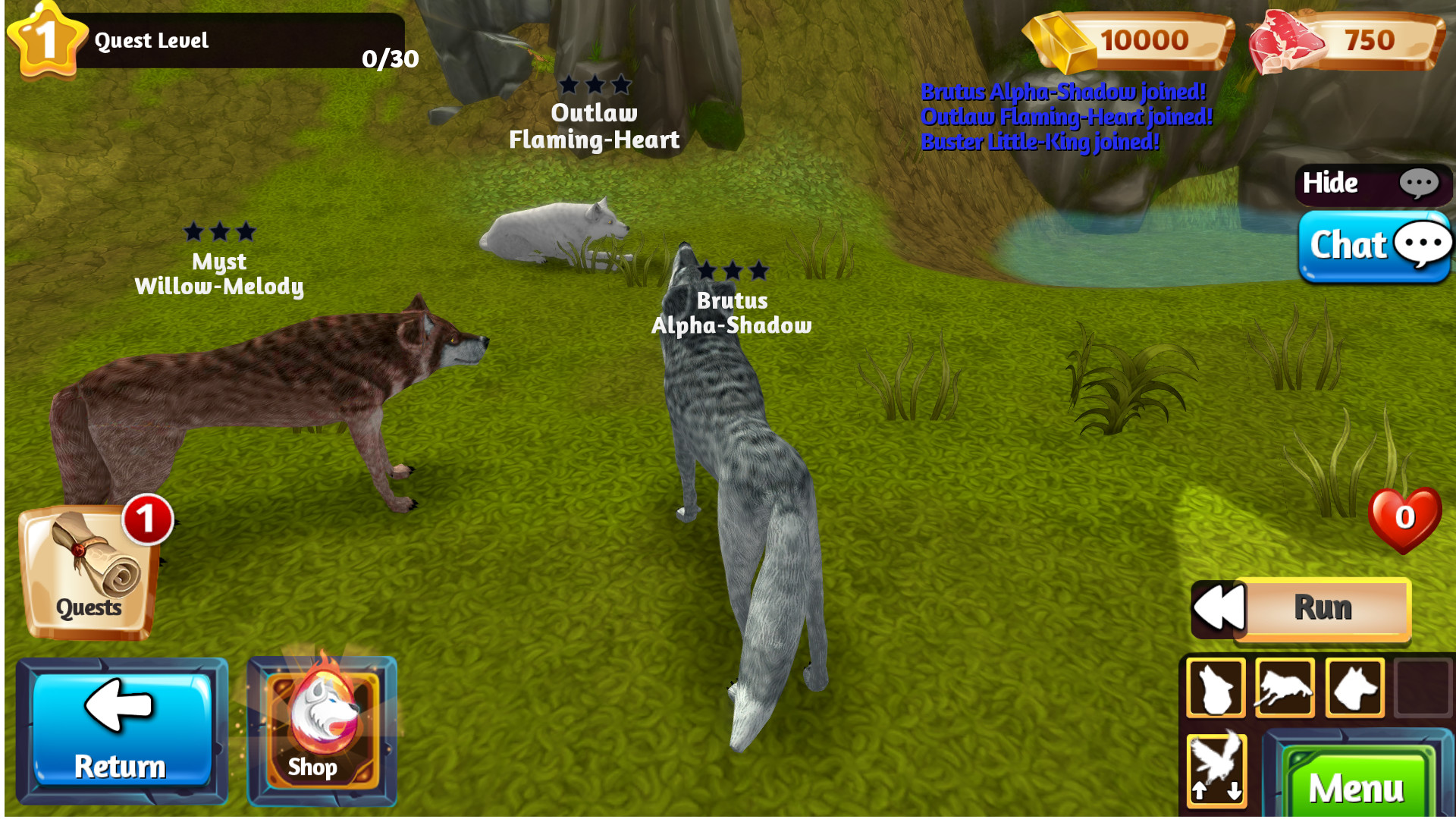
Task: Open the Shop with the flaming wolf icon
Action: [x=322, y=728]
